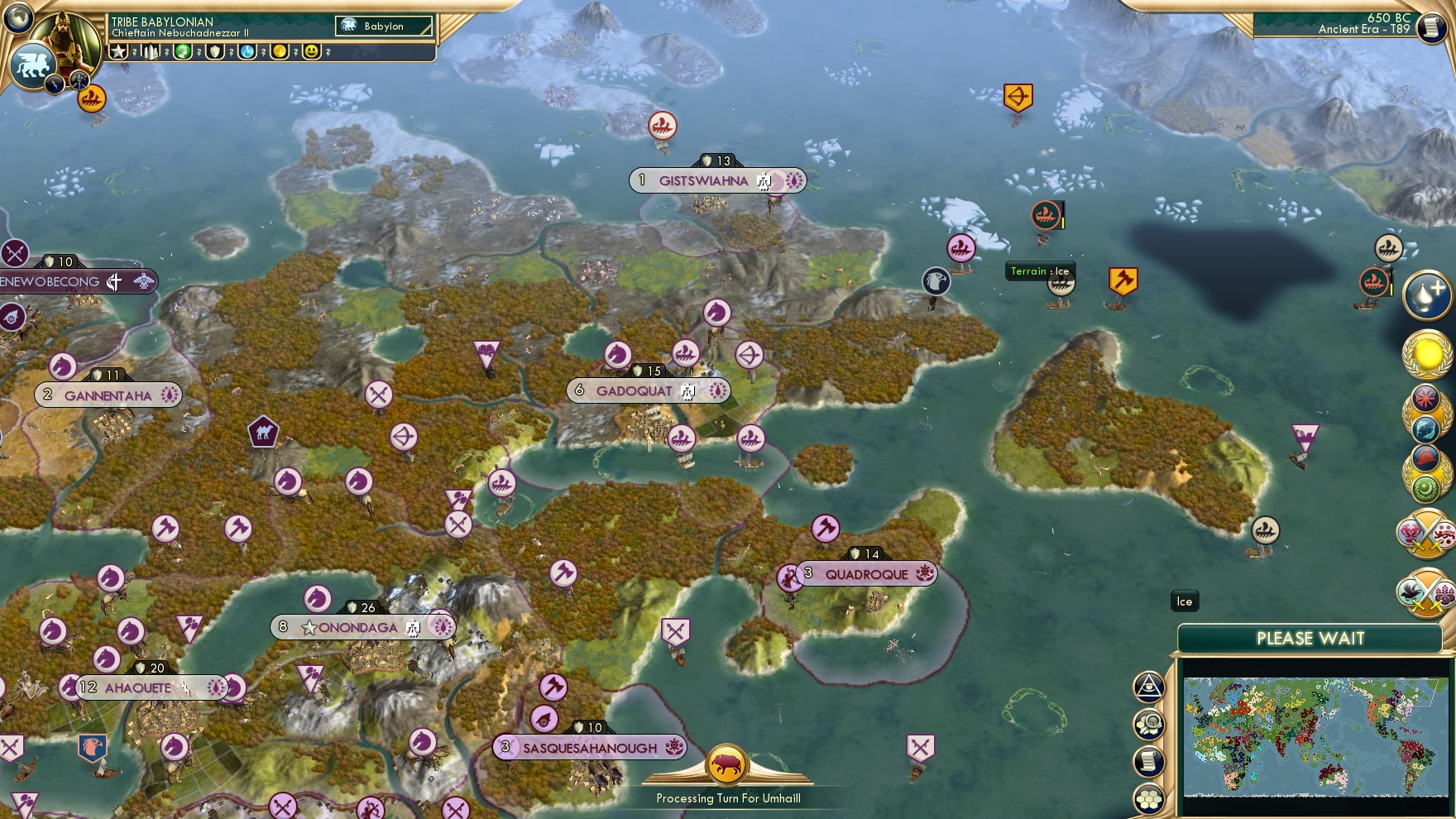Select the Onondaga capital city banner
This screenshot has height=819, width=1456.
362,628
